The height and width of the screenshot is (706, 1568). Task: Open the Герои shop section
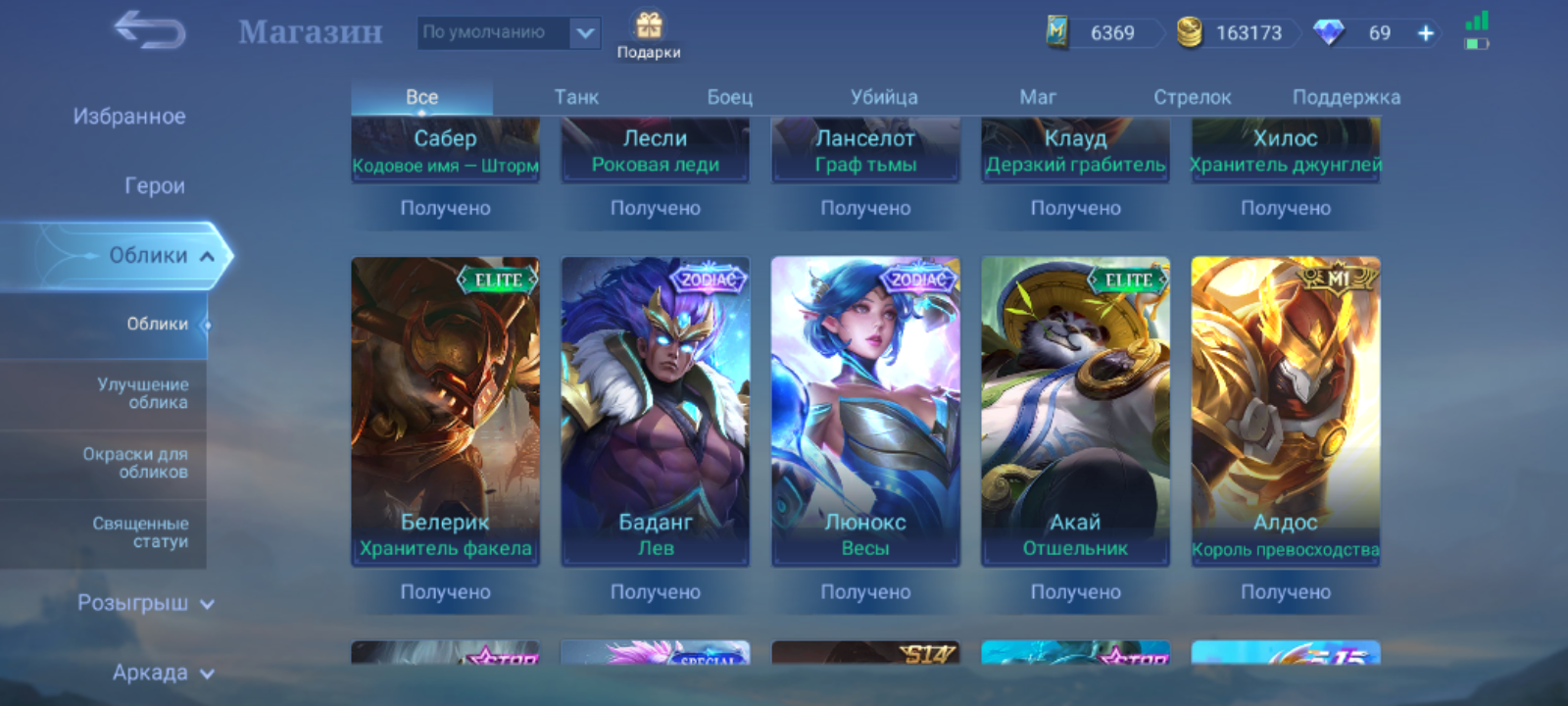(x=154, y=186)
